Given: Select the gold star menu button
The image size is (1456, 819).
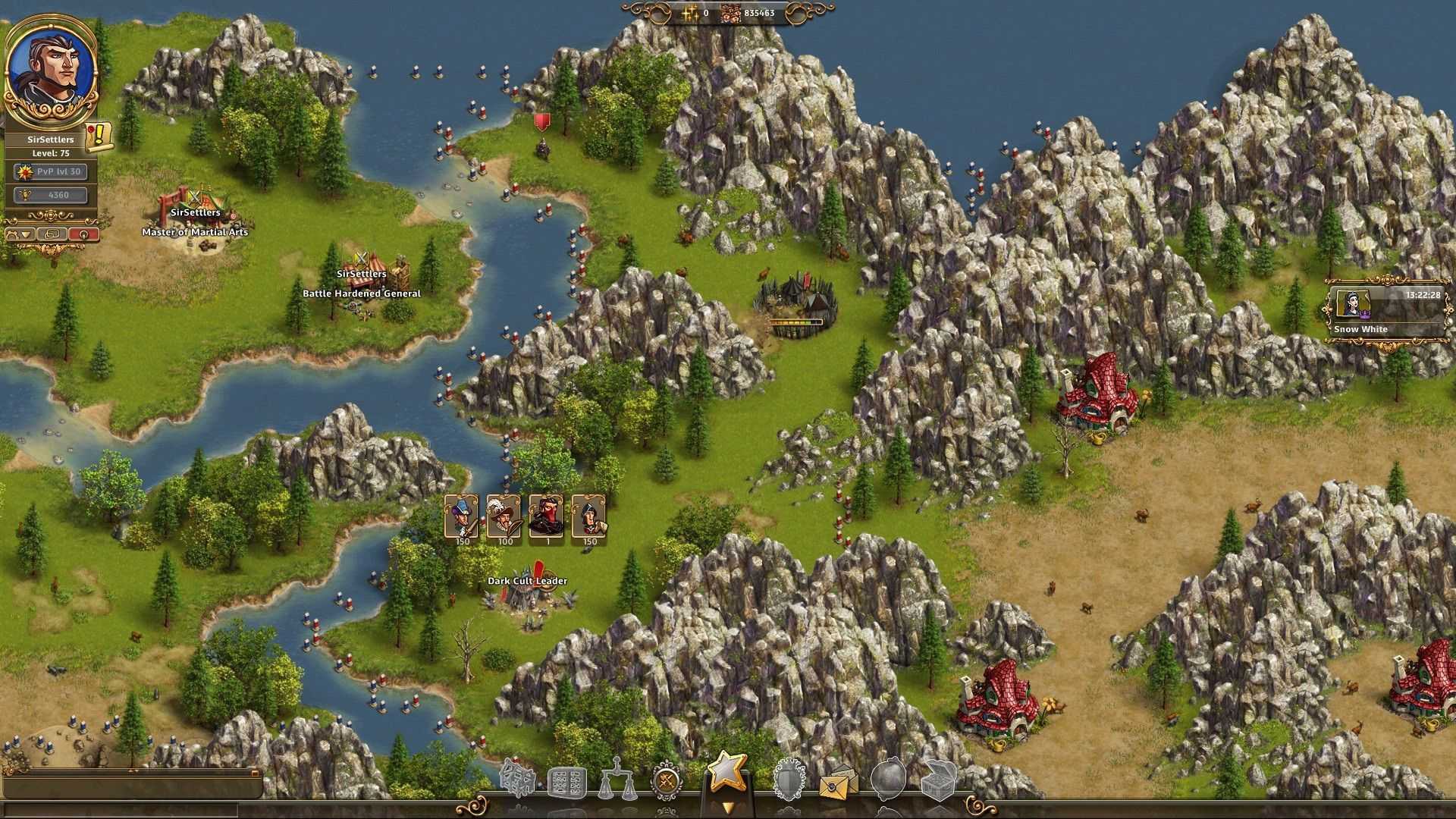Looking at the screenshot, I should (726, 772).
